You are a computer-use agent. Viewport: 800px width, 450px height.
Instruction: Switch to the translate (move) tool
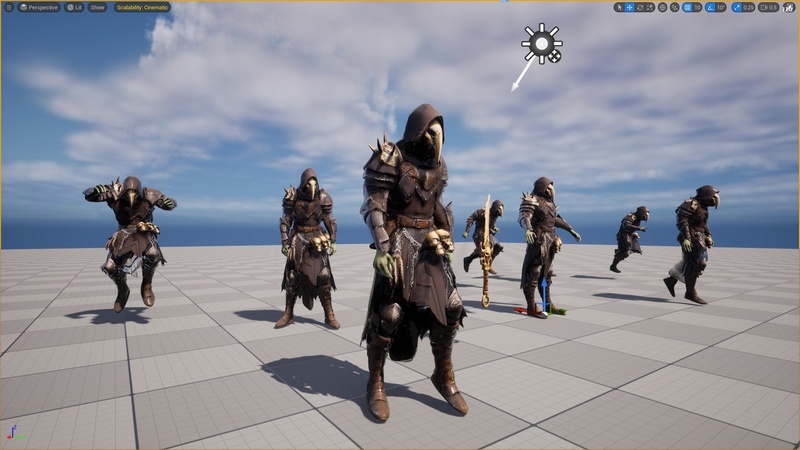(x=631, y=7)
